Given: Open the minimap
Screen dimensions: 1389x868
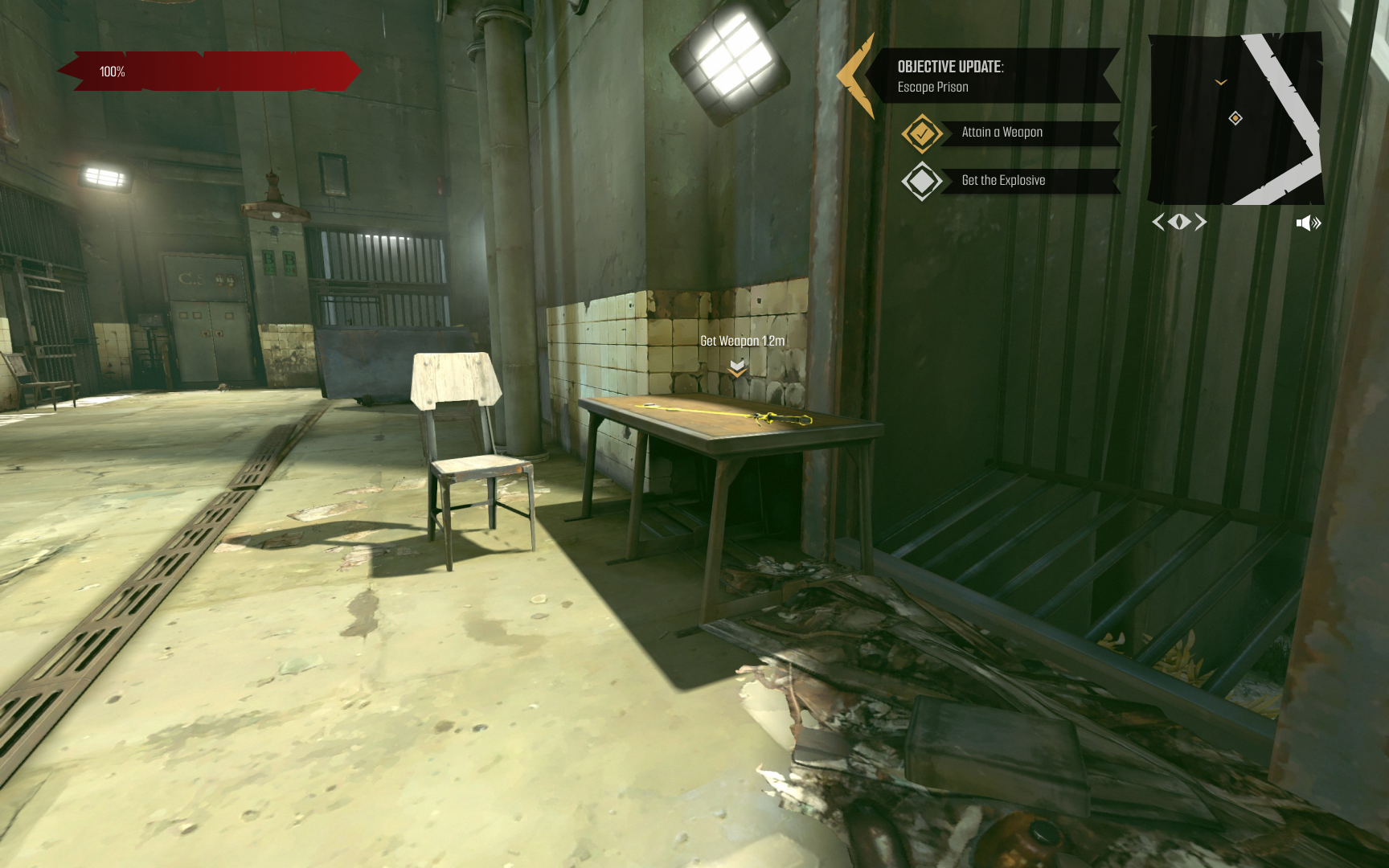Looking at the screenshot, I should [1235, 119].
